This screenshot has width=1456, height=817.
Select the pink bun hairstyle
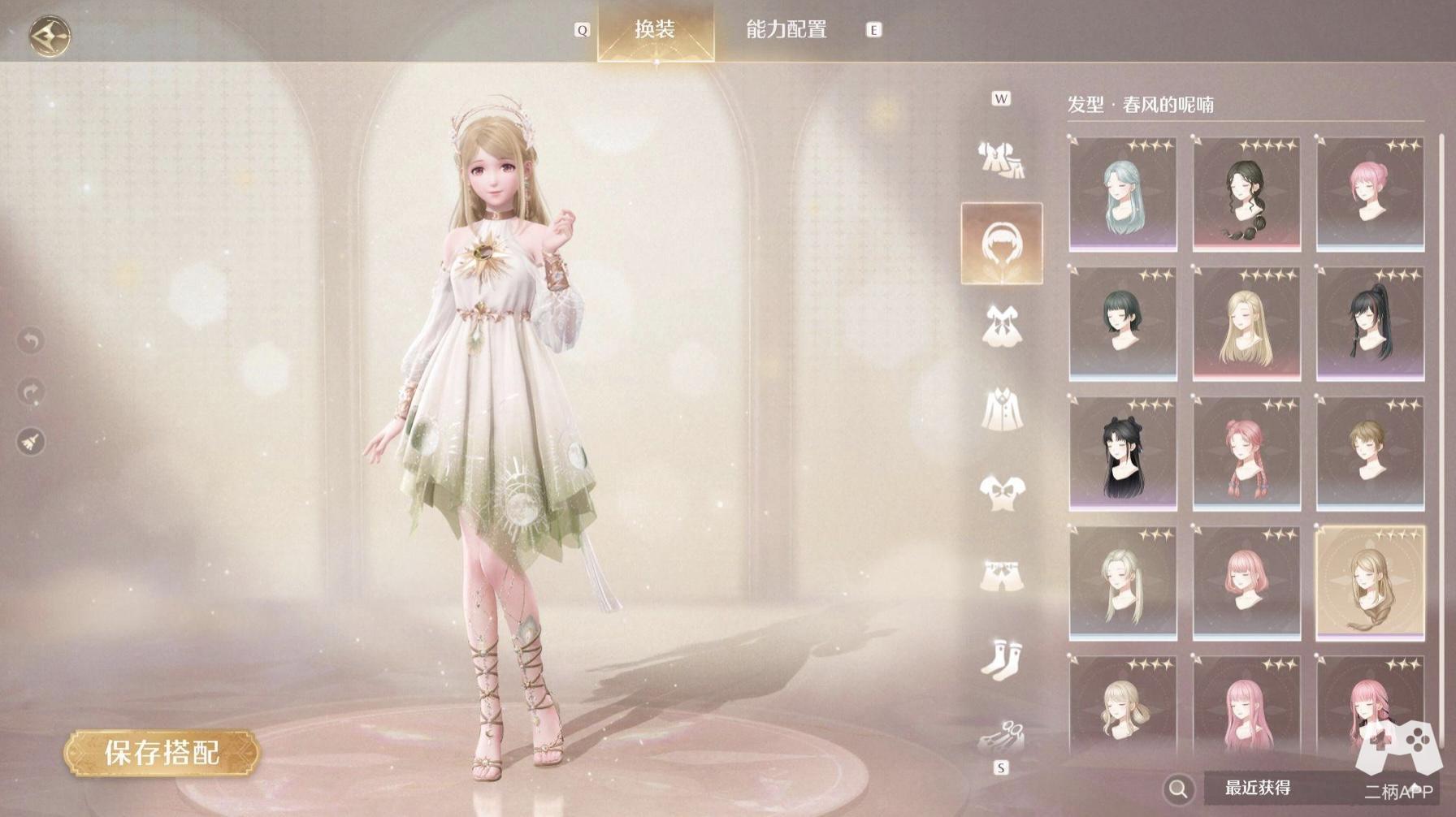coord(1369,193)
